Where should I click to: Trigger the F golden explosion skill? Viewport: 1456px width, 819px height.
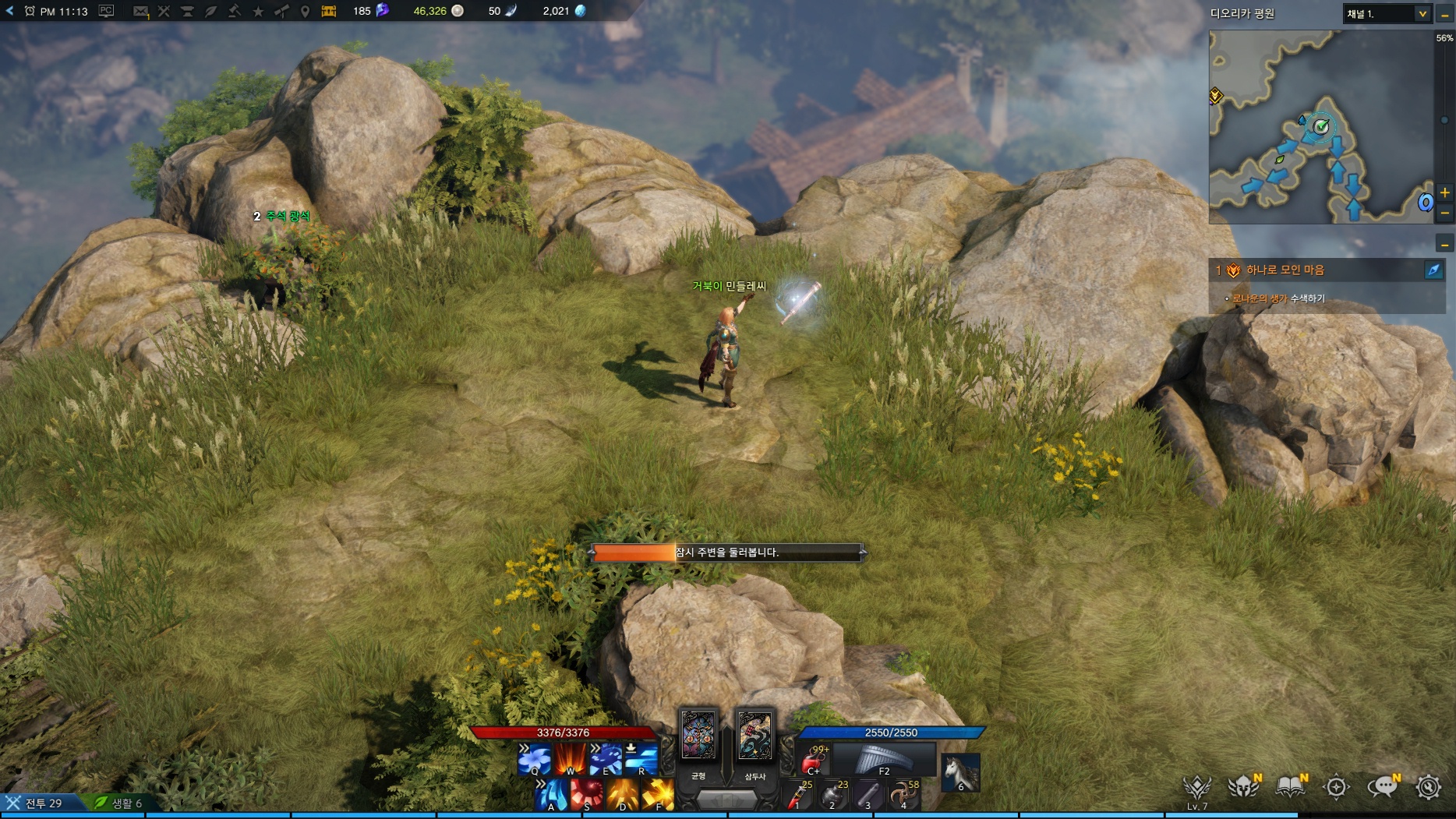659,795
